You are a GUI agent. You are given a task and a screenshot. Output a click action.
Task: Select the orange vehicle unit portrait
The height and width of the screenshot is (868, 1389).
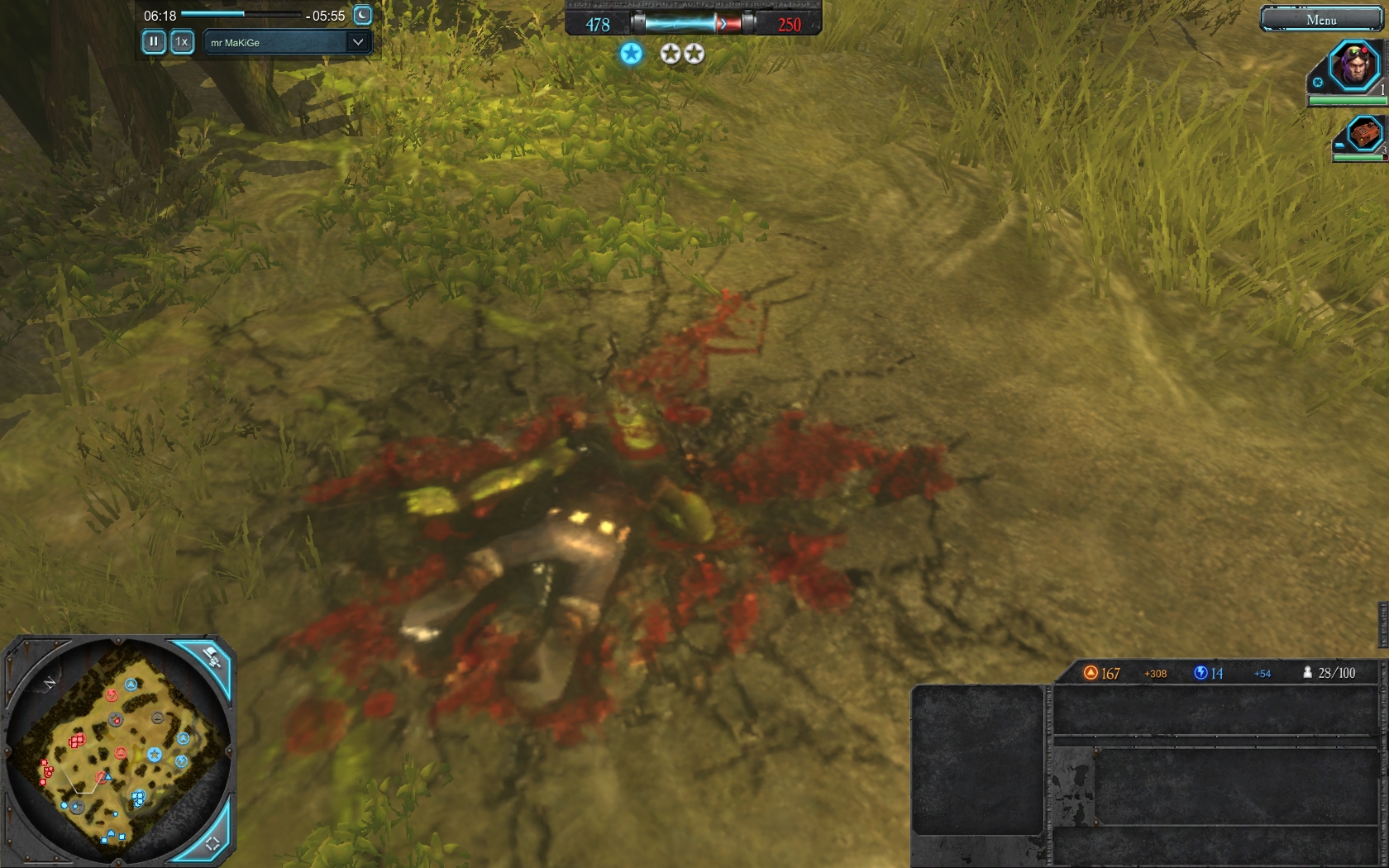(1364, 132)
